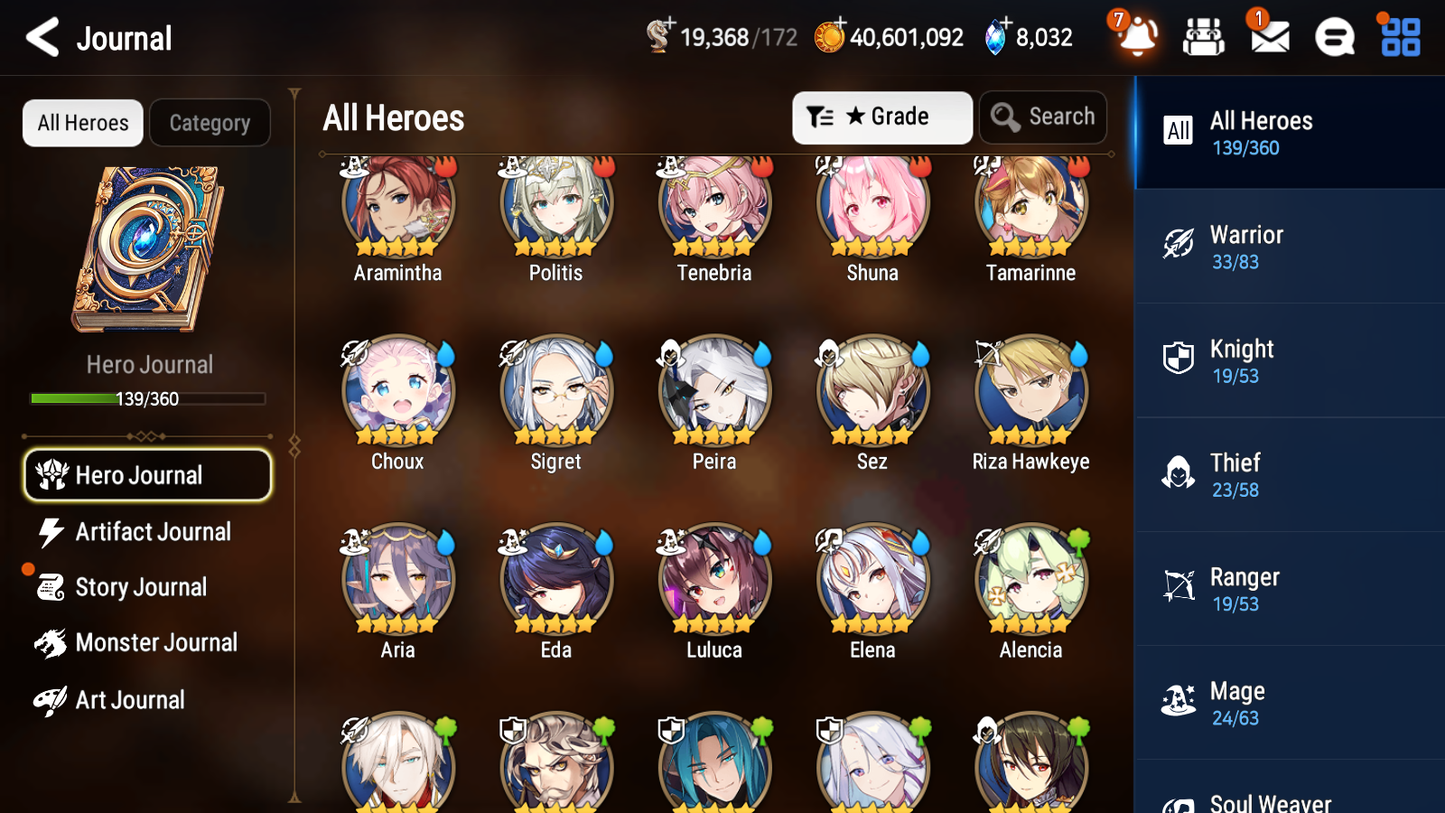Viewport: 1445px width, 813px height.
Task: Open the chat bubble icon
Action: [x=1334, y=37]
